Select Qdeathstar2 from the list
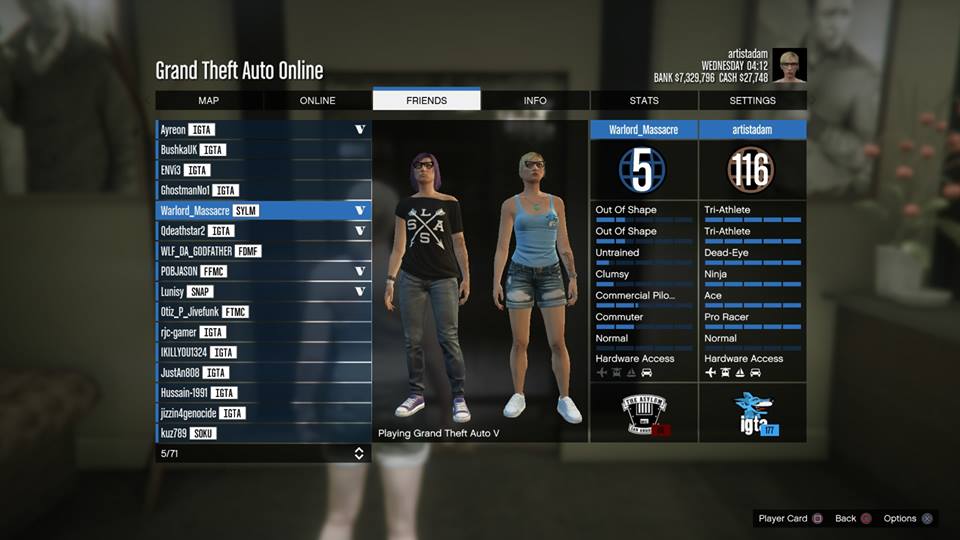960x540 pixels. 263,231
